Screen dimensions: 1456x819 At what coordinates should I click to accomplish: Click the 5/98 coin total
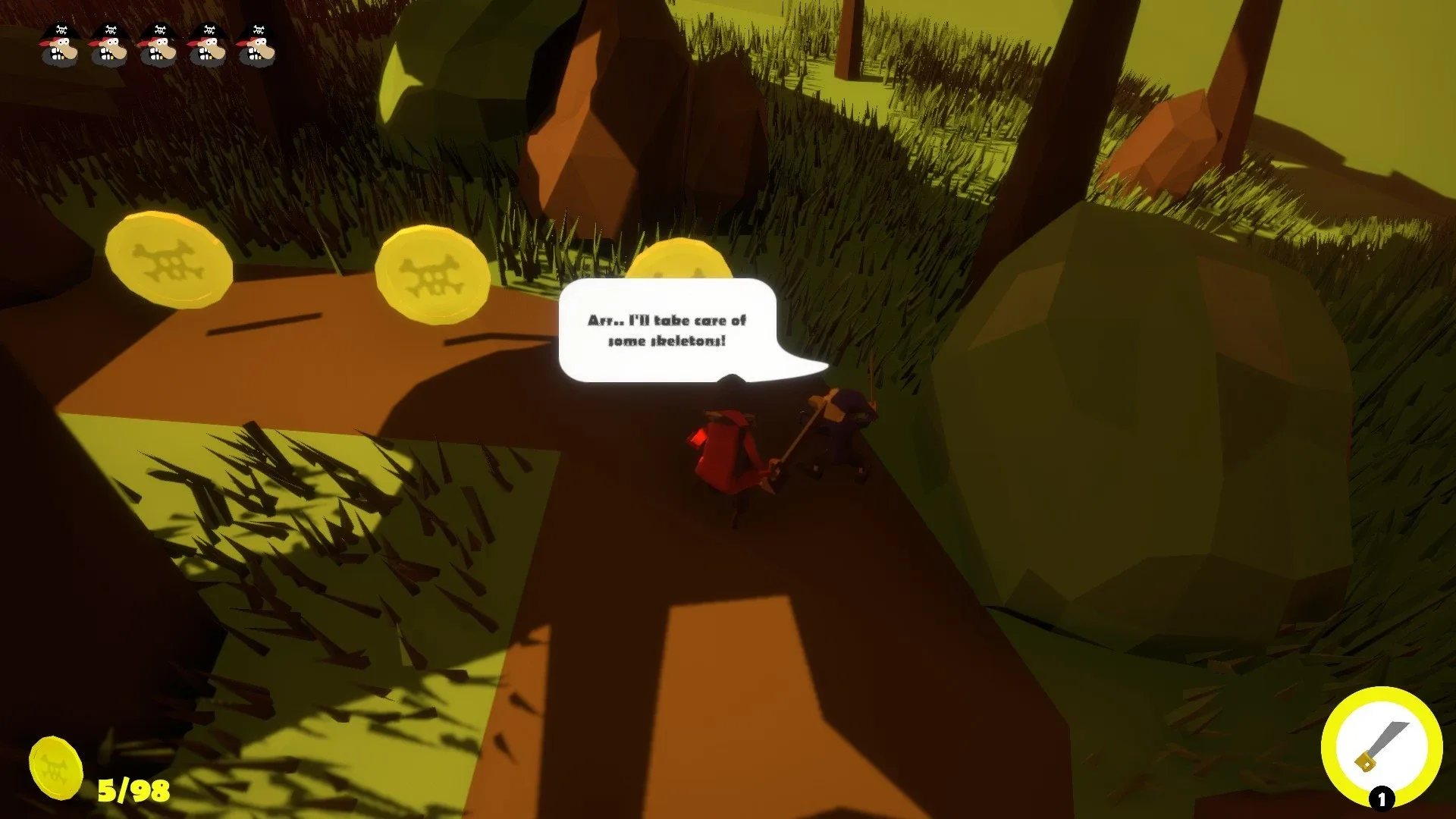pos(133,790)
